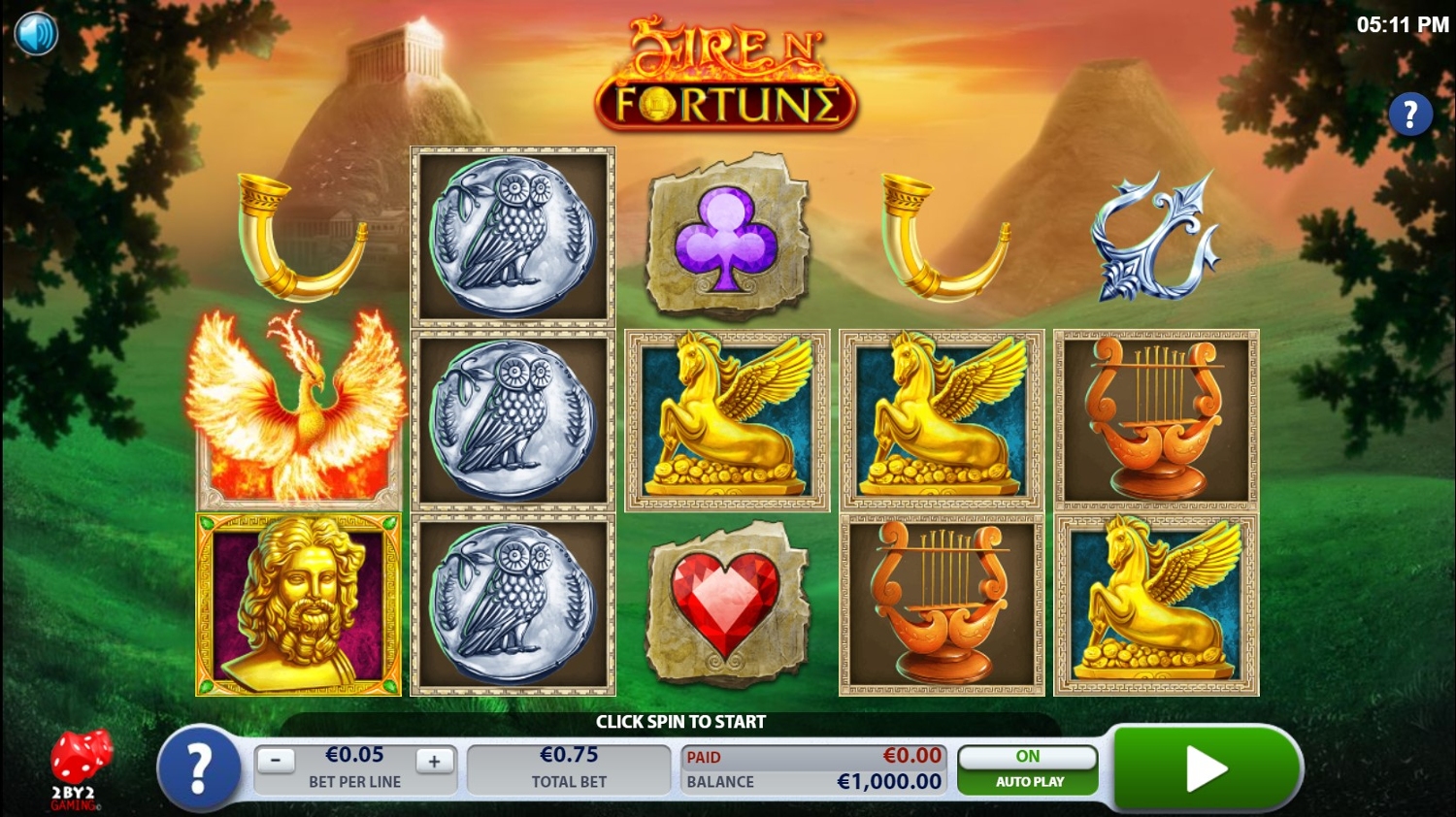Increase the bet per line with plus
The height and width of the screenshot is (817, 1456).
coord(434,761)
